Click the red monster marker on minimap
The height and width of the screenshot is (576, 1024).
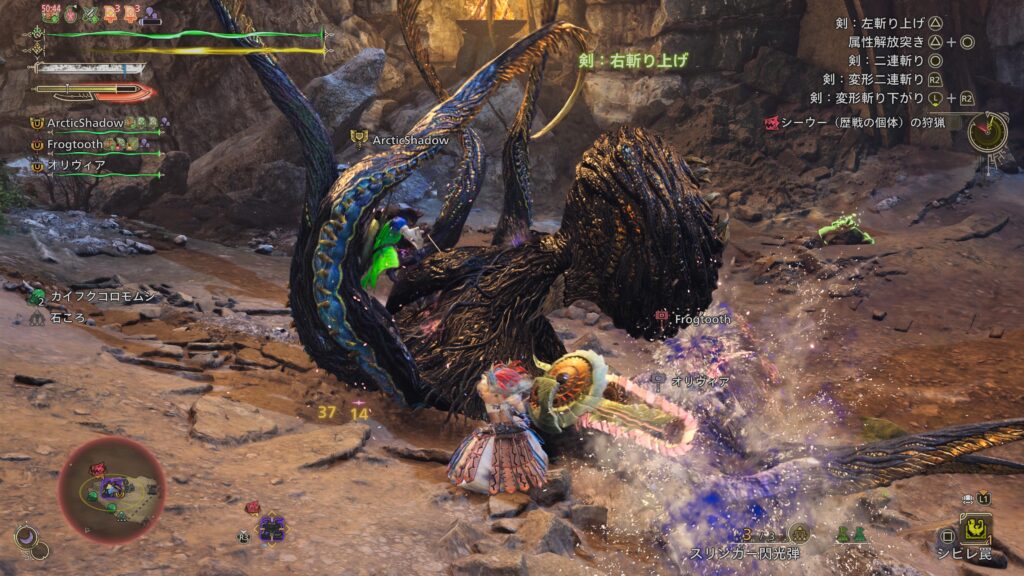coord(98,468)
